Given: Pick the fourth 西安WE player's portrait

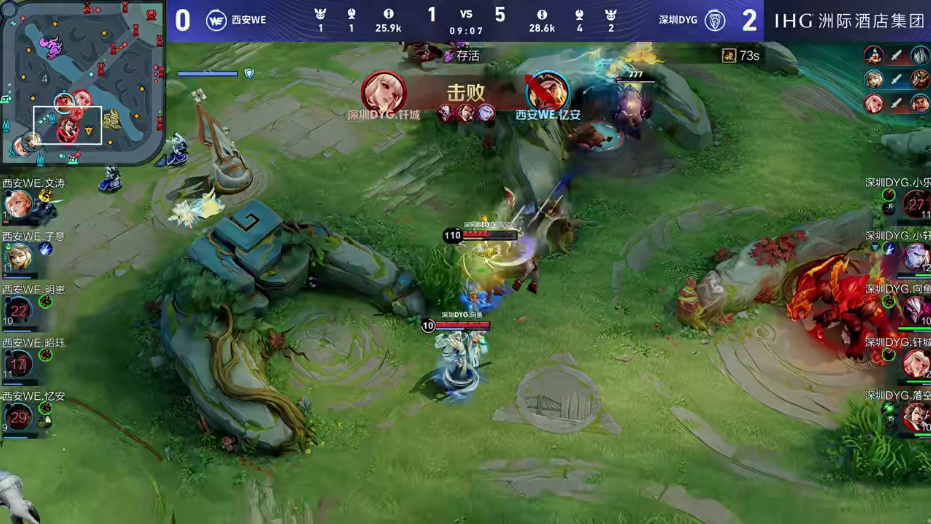Looking at the screenshot, I should [19, 364].
